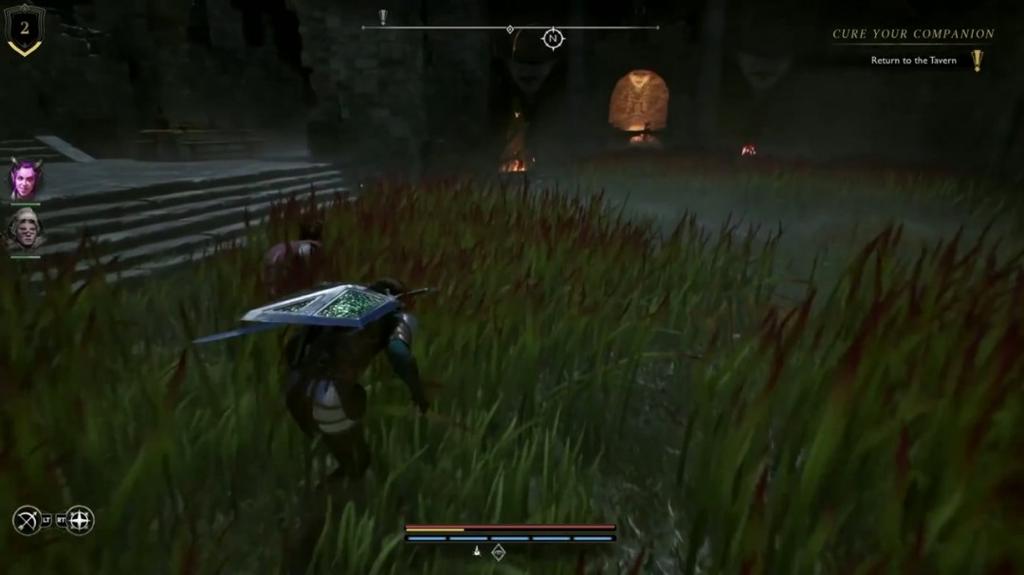Select the hooded companion portrait

pos(25,230)
